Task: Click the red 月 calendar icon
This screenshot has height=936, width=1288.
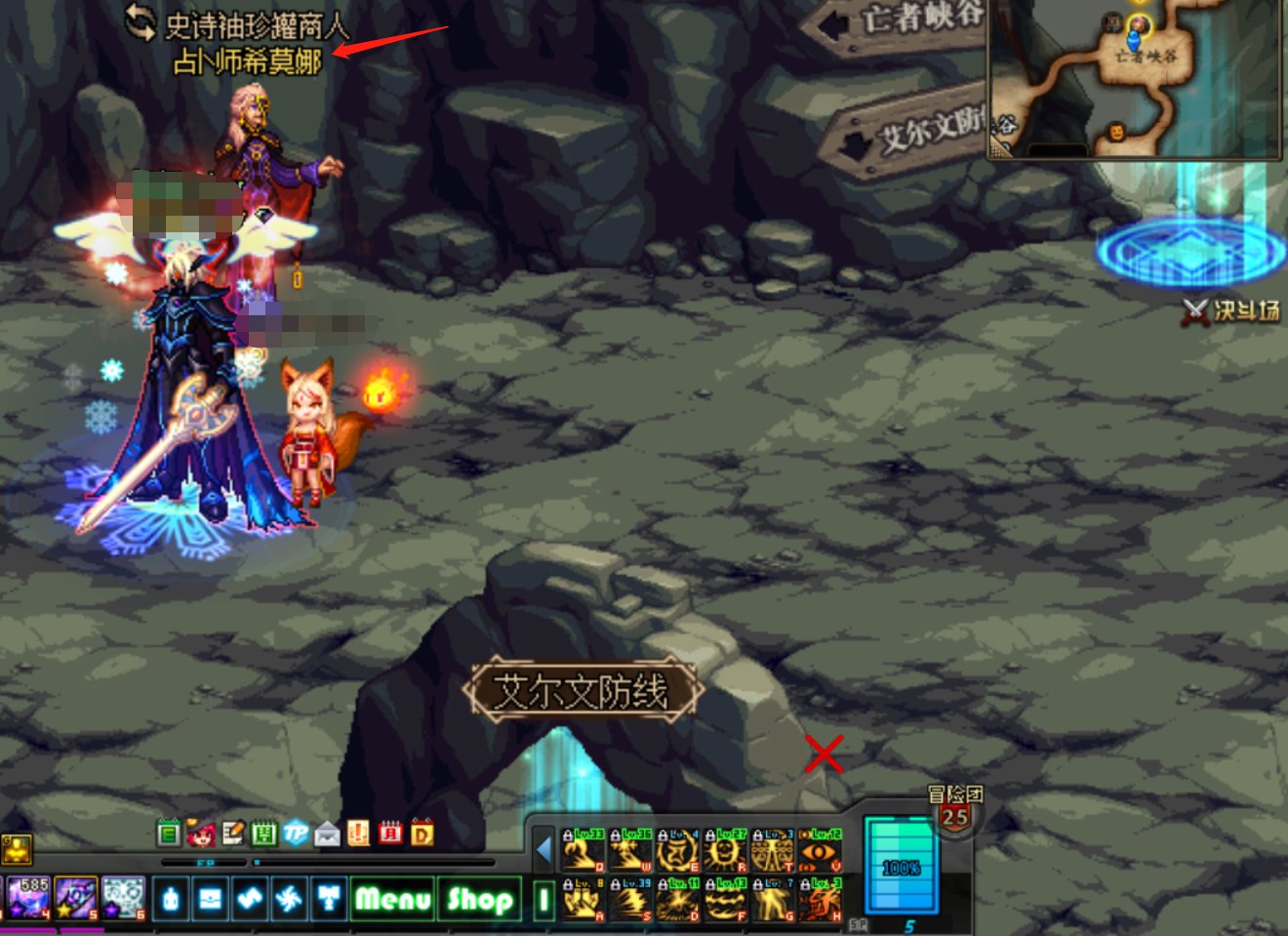Action: click(x=390, y=834)
